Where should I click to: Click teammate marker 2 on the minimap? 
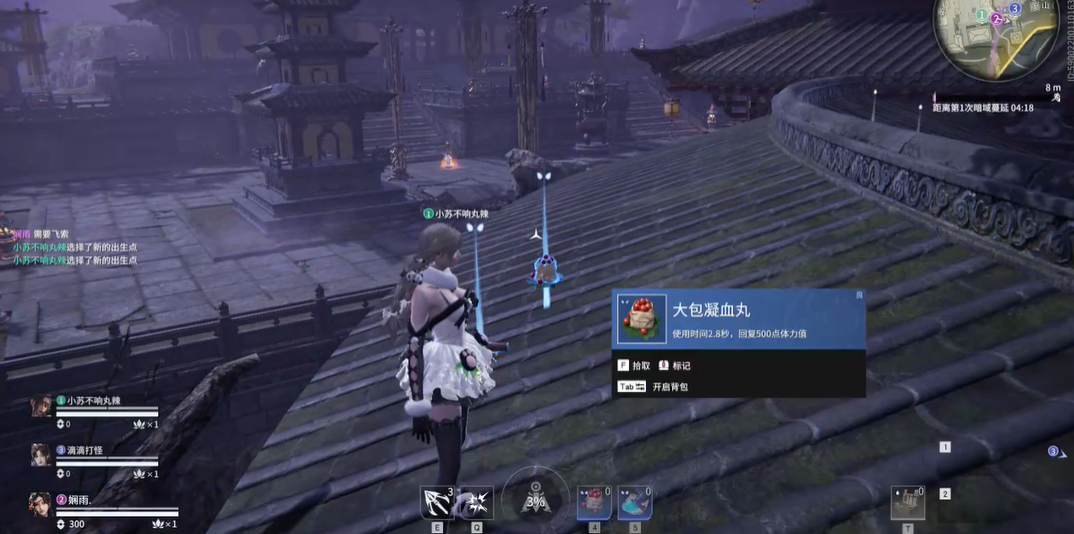coord(997,19)
